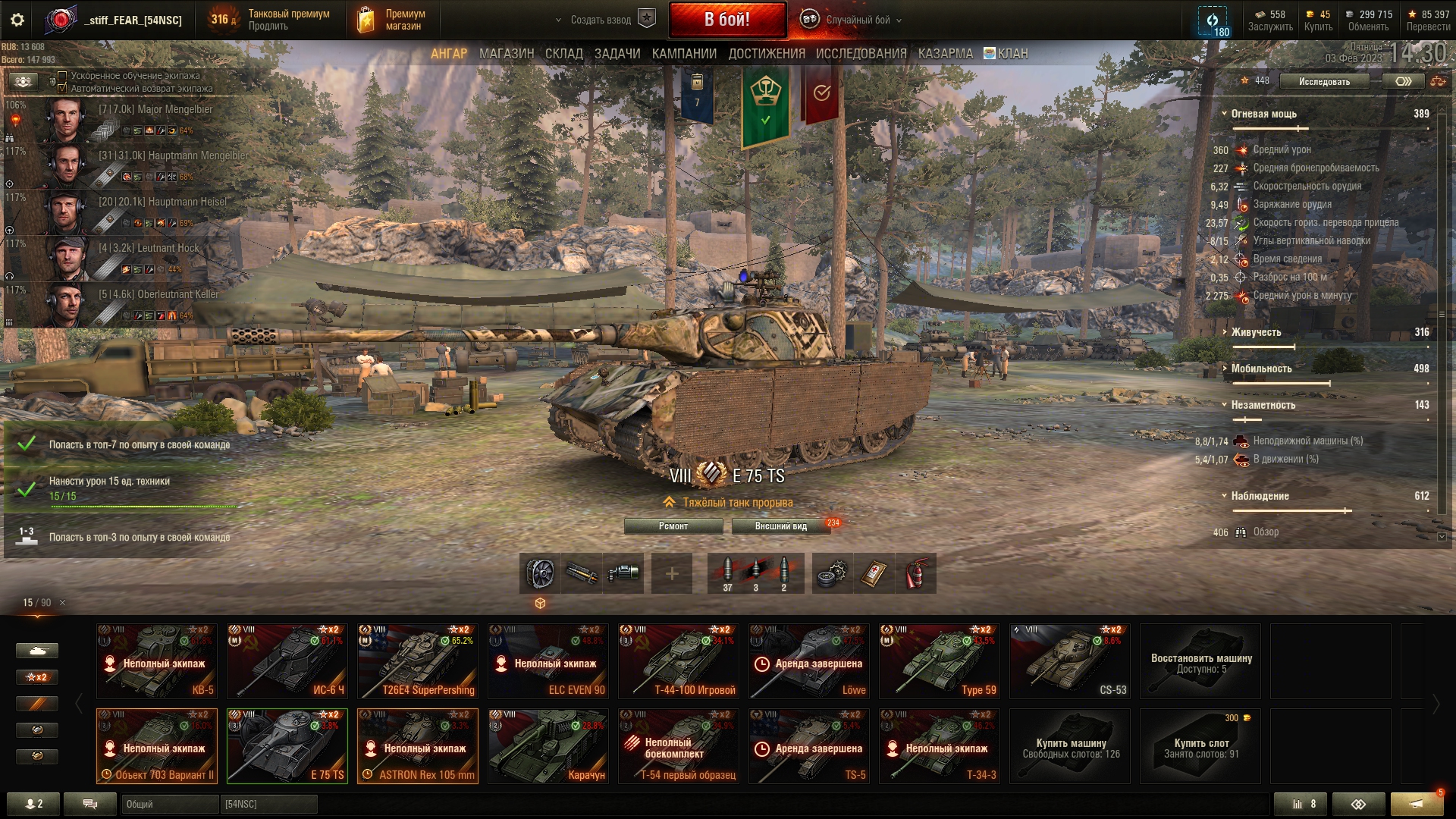
Task: Click the empty equipment slot with plus
Action: (x=671, y=573)
